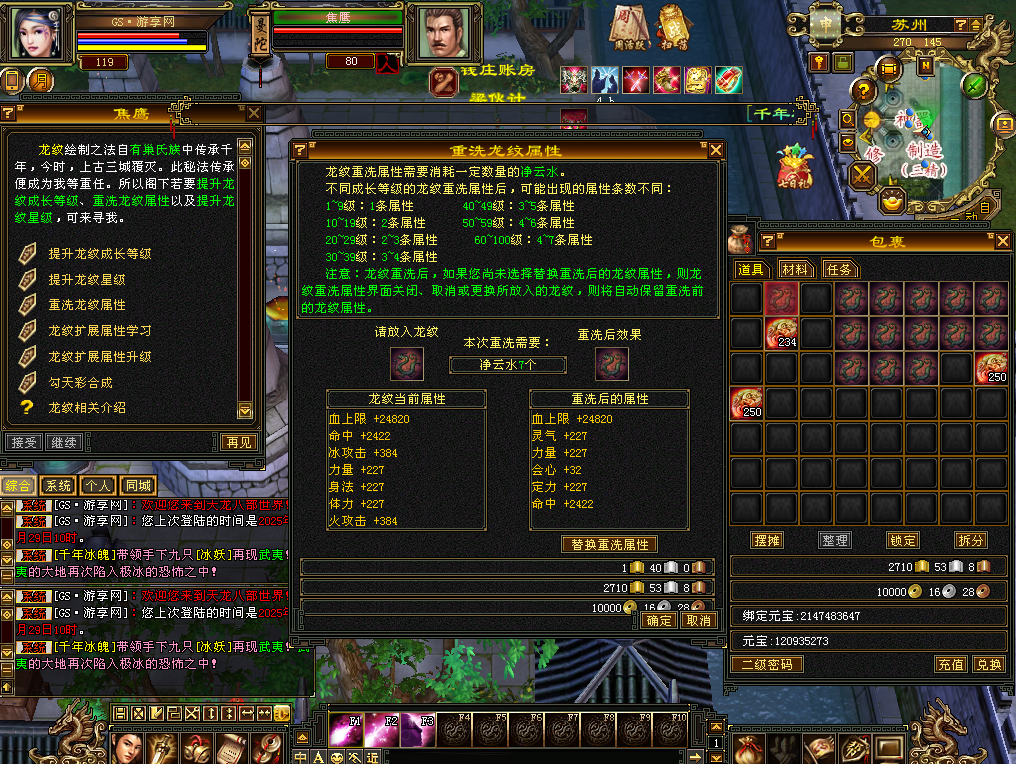Open the 摆摊 stall button
The width and height of the screenshot is (1016, 764).
pyautogui.click(x=767, y=540)
